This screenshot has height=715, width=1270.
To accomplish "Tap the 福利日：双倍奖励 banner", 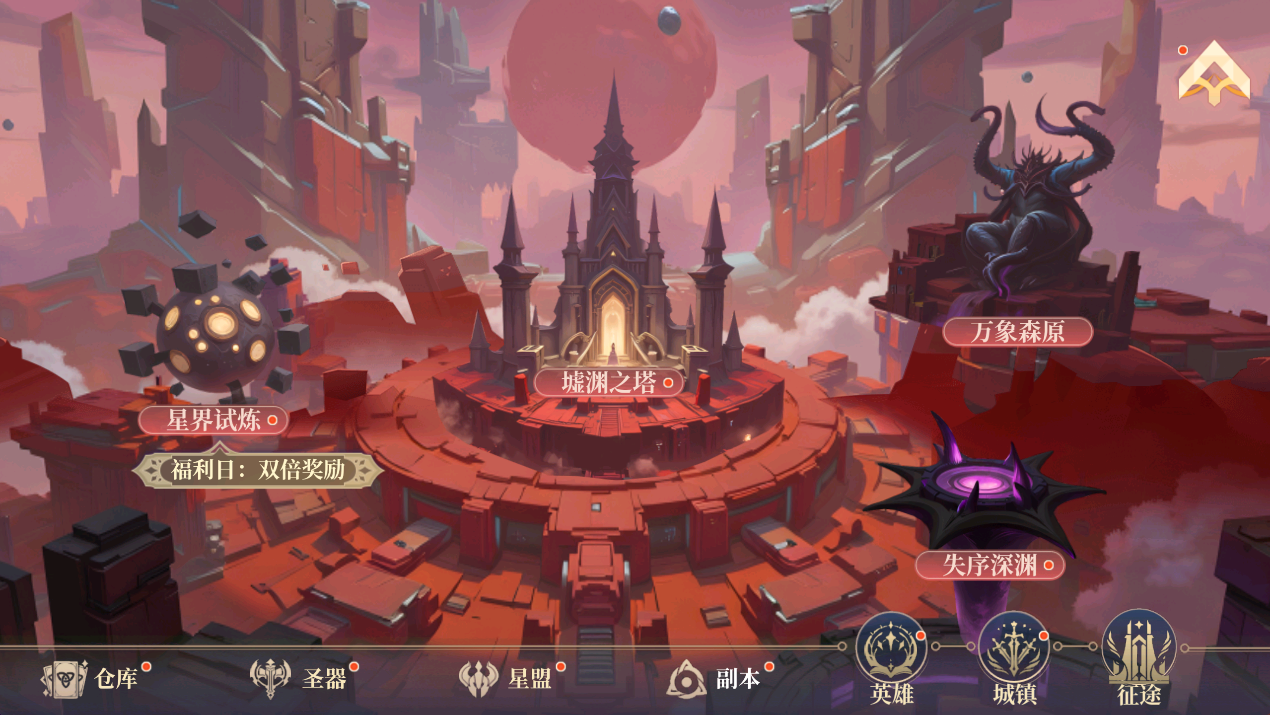I will pos(258,470).
